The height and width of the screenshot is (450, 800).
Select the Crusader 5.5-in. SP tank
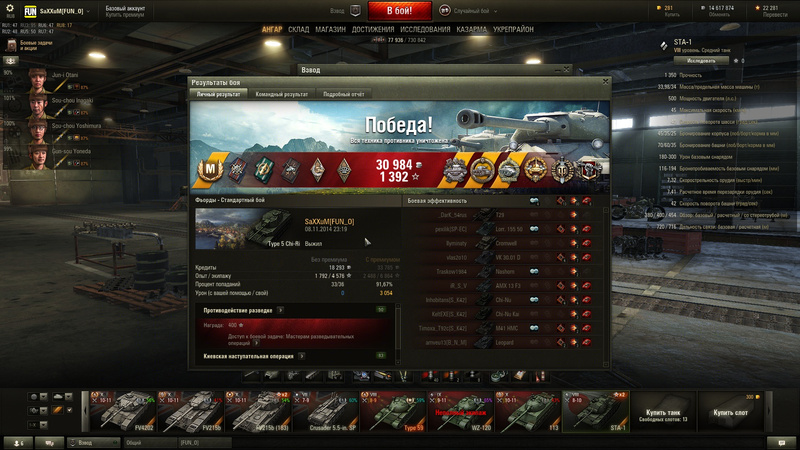pos(325,411)
